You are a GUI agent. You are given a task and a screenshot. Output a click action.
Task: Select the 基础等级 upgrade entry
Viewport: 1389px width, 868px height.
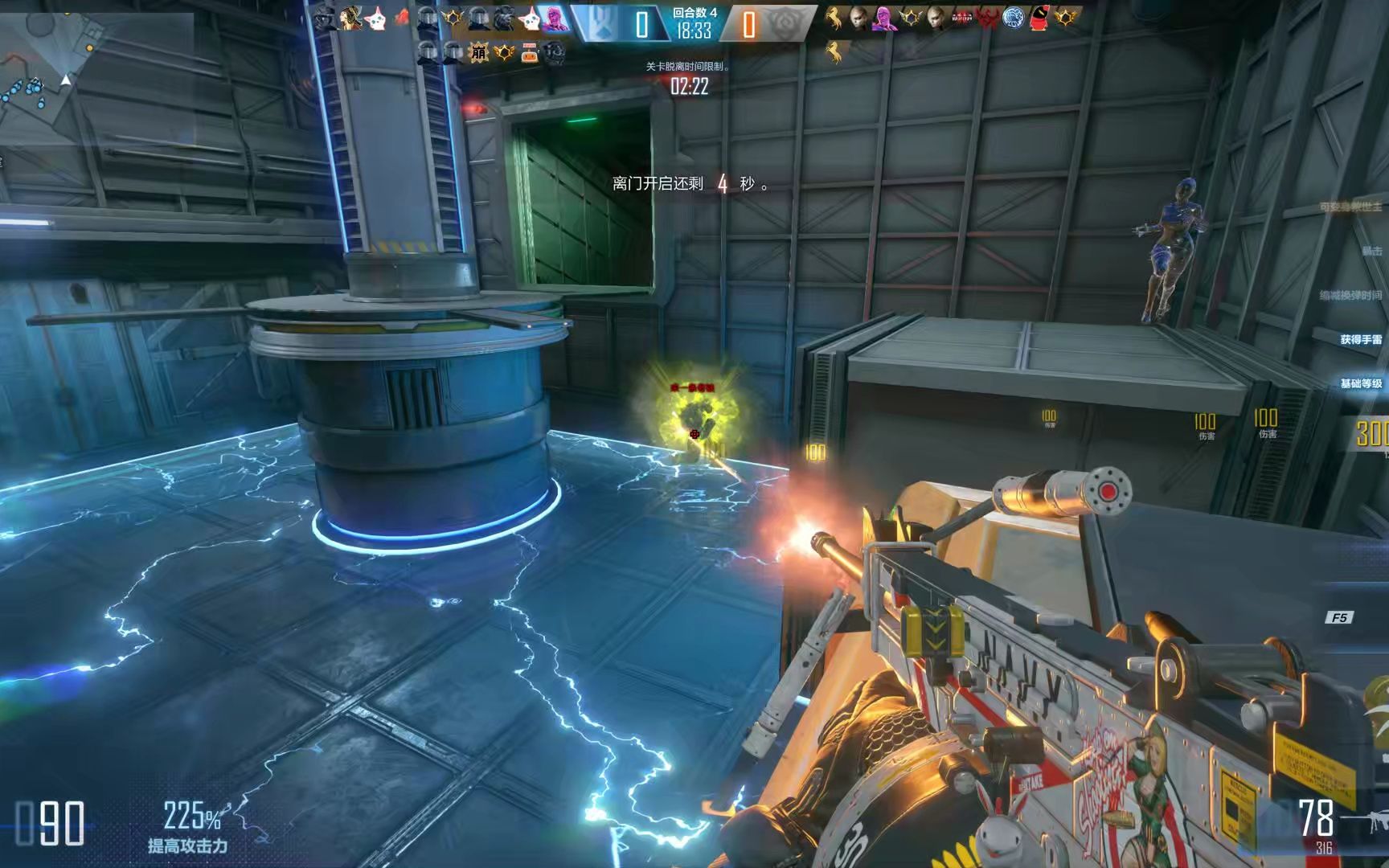(x=1360, y=383)
